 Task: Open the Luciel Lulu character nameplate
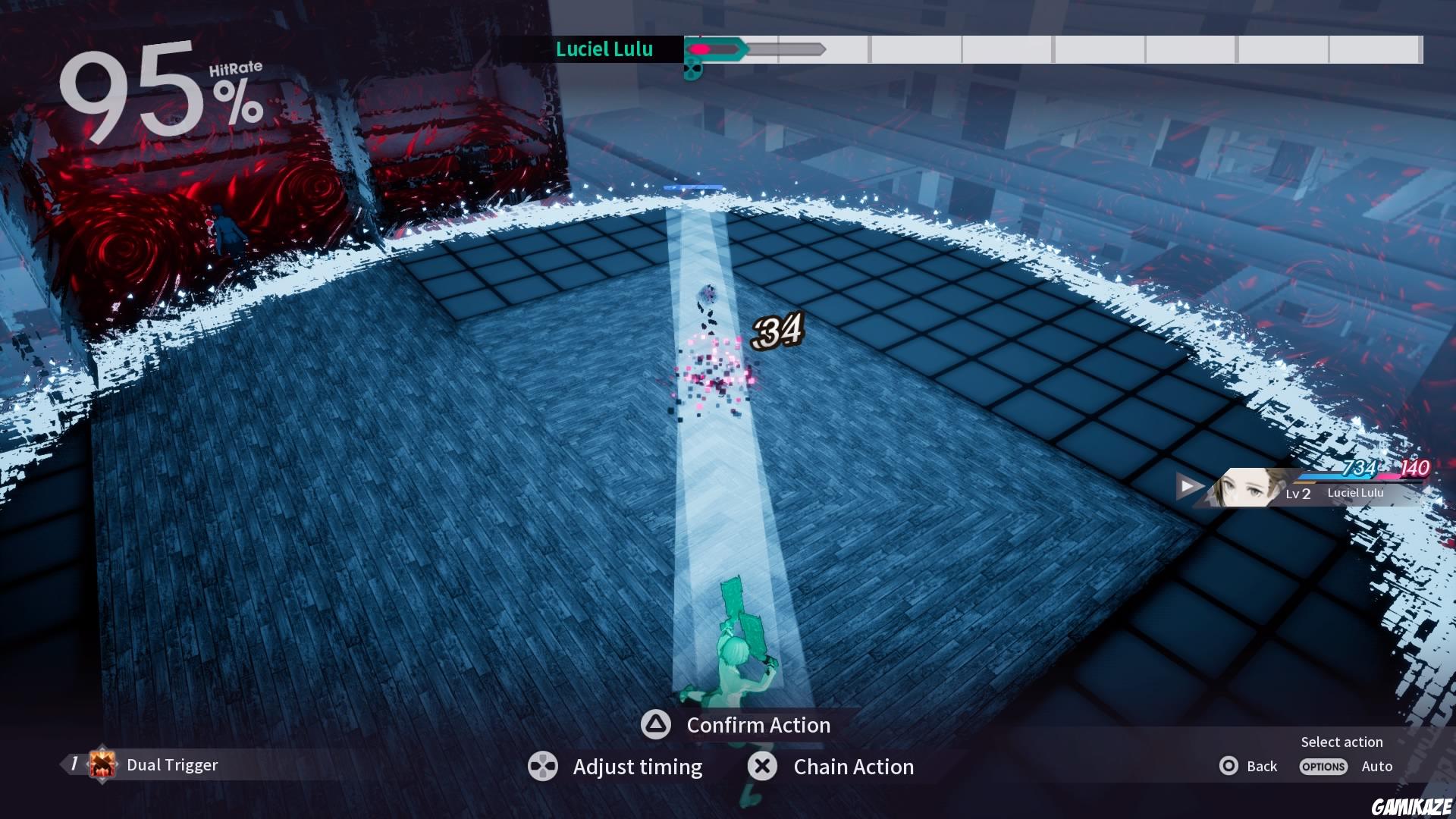click(1356, 492)
